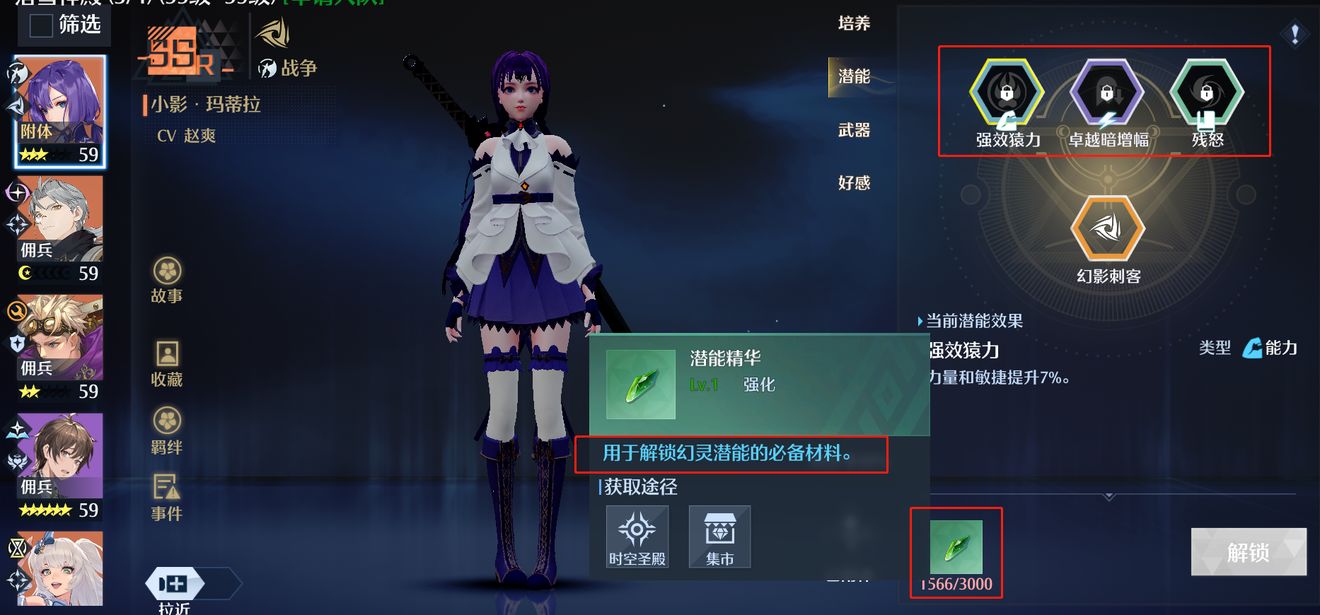Toggle the 筛选 filter checkbox
This screenshot has height=615, width=1320.
pyautogui.click(x=41, y=26)
